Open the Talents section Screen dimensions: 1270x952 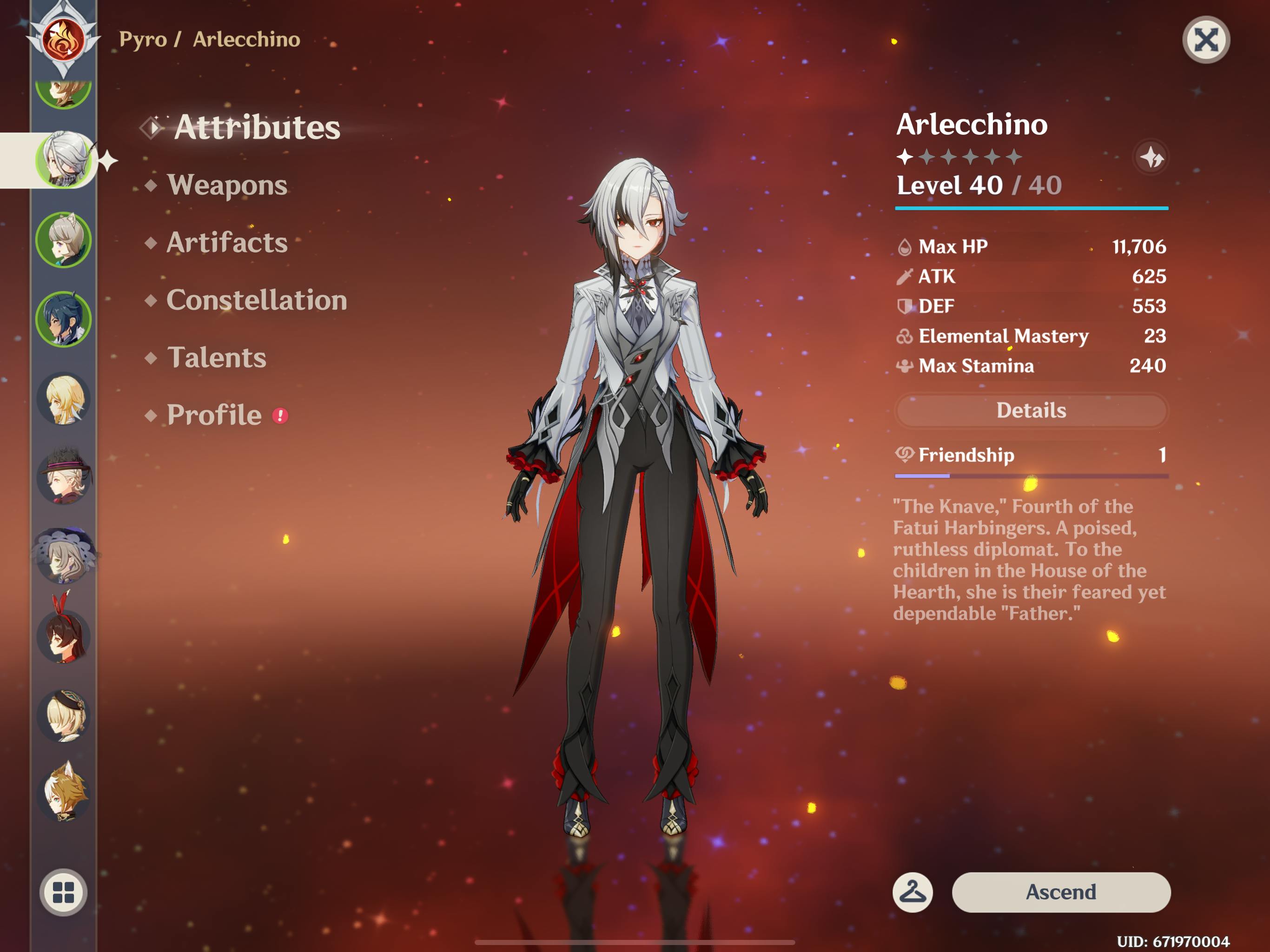217,358
